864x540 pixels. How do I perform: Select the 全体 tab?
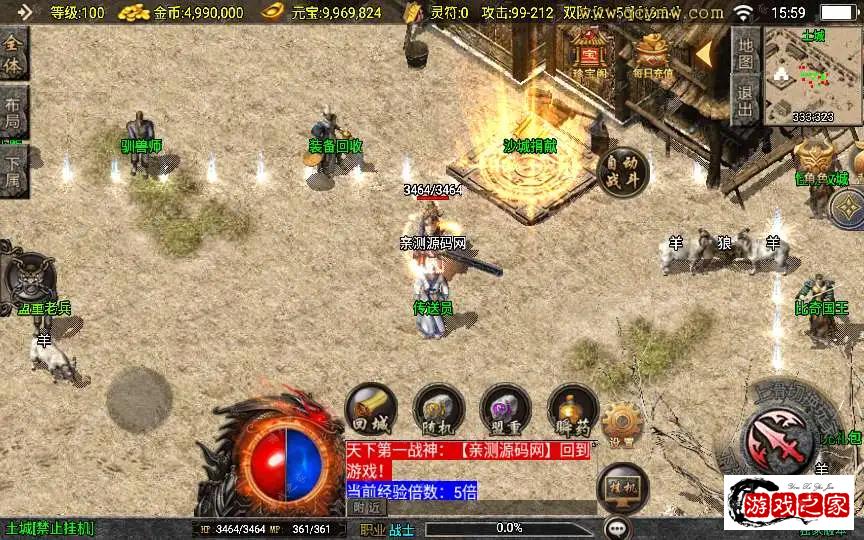pos(13,54)
